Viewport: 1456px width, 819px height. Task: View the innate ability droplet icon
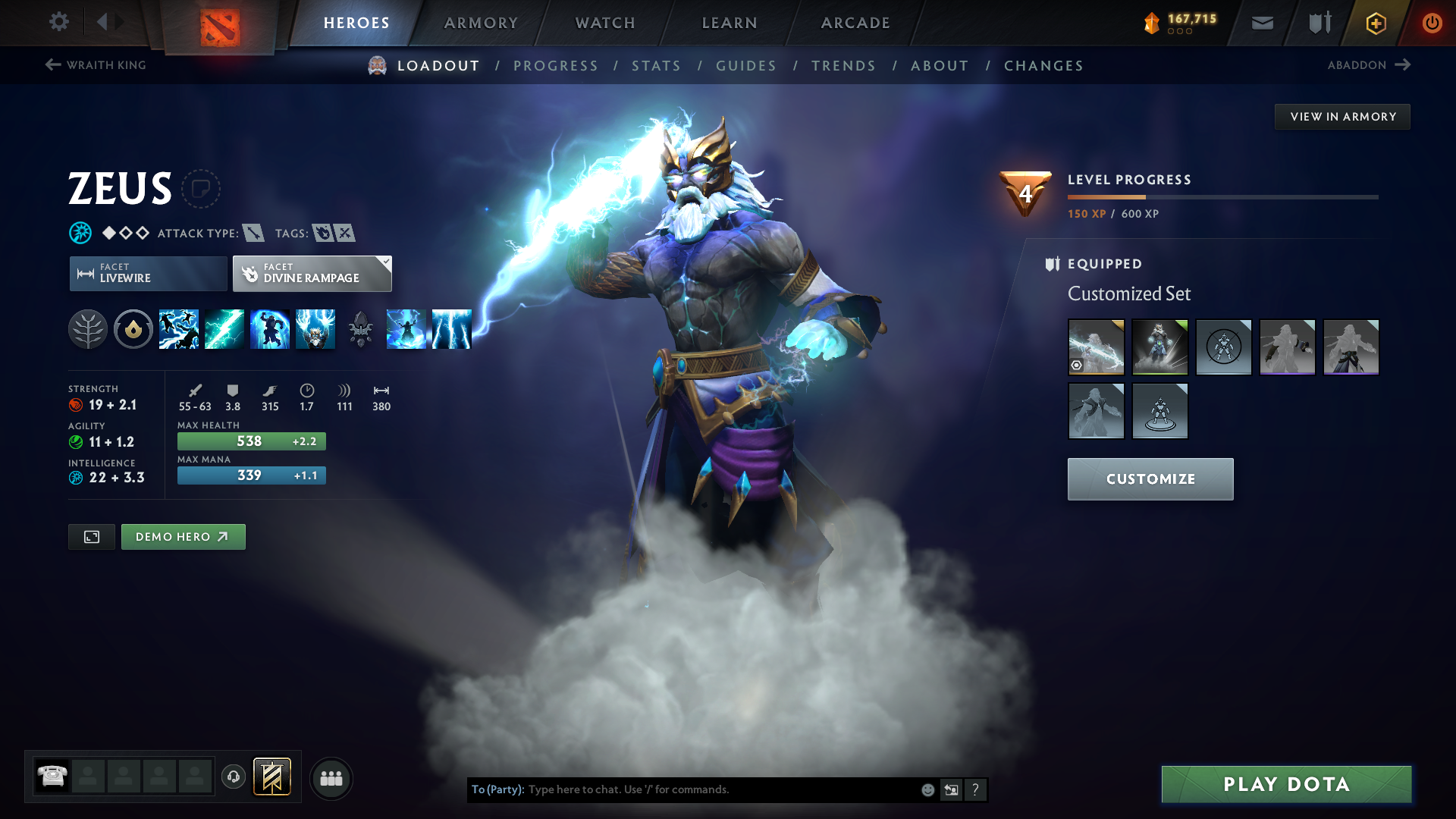click(x=133, y=329)
